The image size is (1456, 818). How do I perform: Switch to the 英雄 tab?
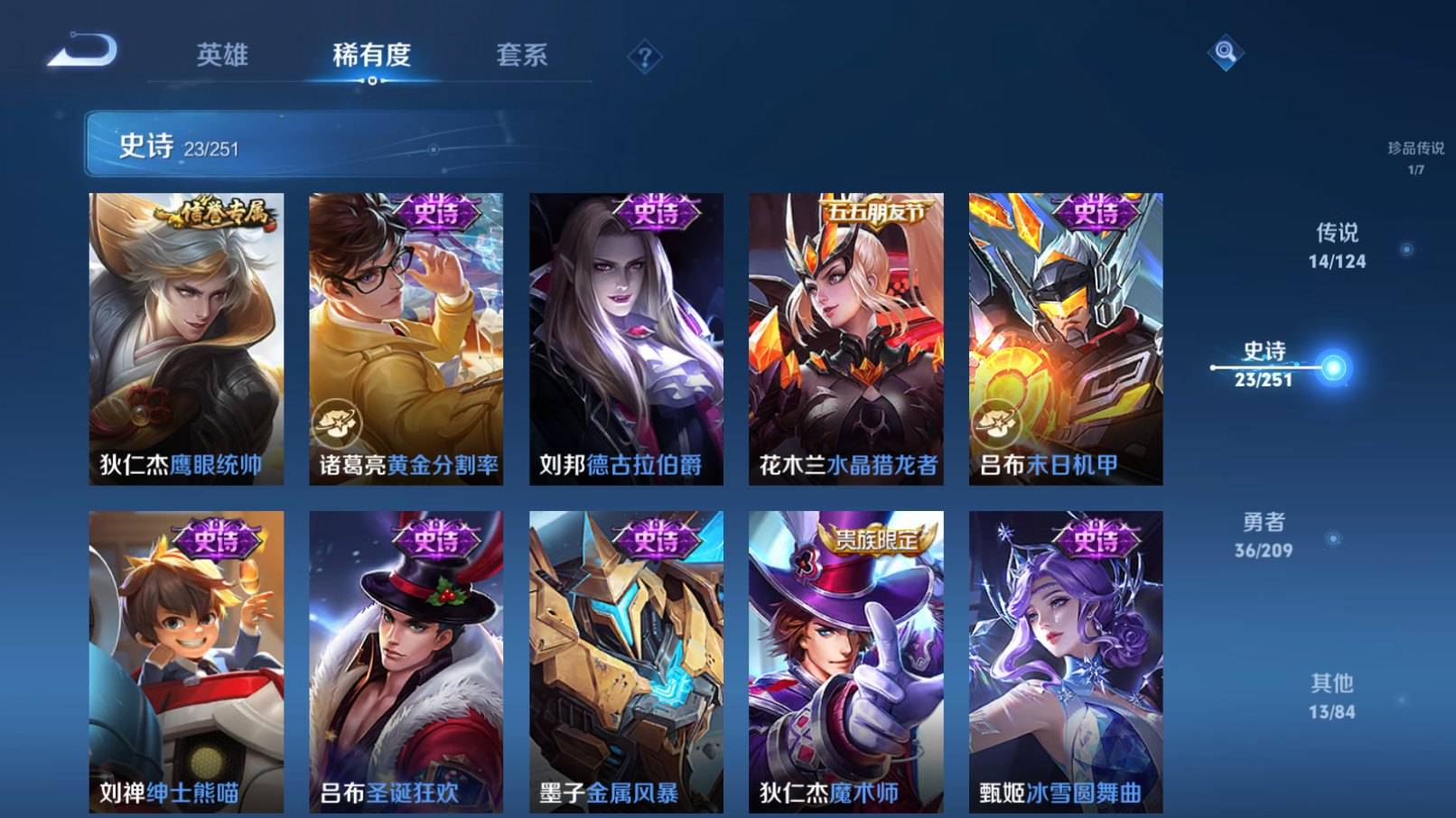pyautogui.click(x=224, y=54)
